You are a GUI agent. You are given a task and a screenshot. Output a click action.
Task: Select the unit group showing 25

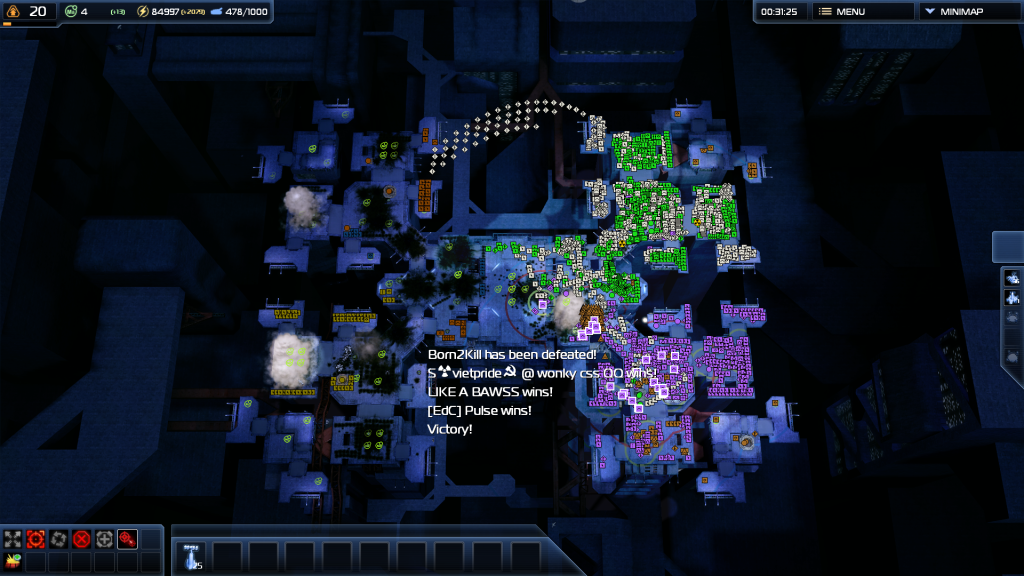point(193,556)
